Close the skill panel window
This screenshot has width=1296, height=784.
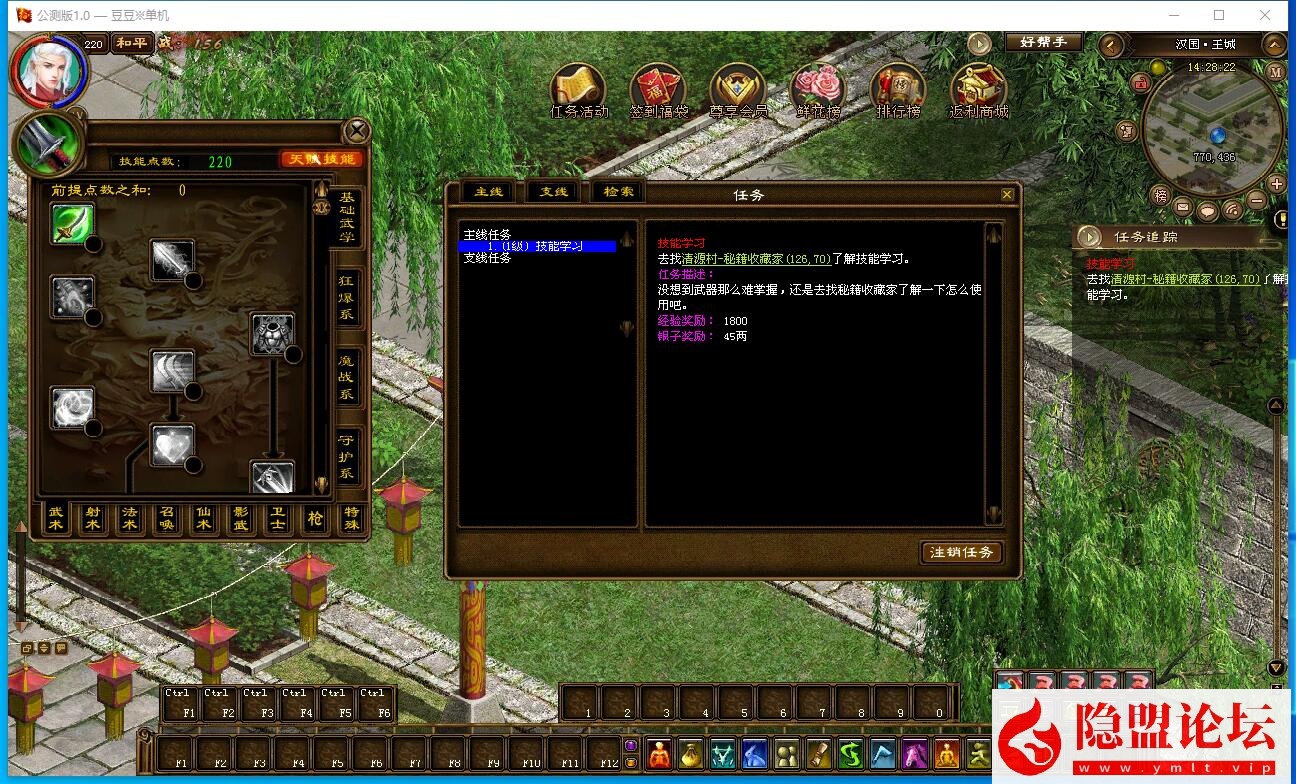357,131
